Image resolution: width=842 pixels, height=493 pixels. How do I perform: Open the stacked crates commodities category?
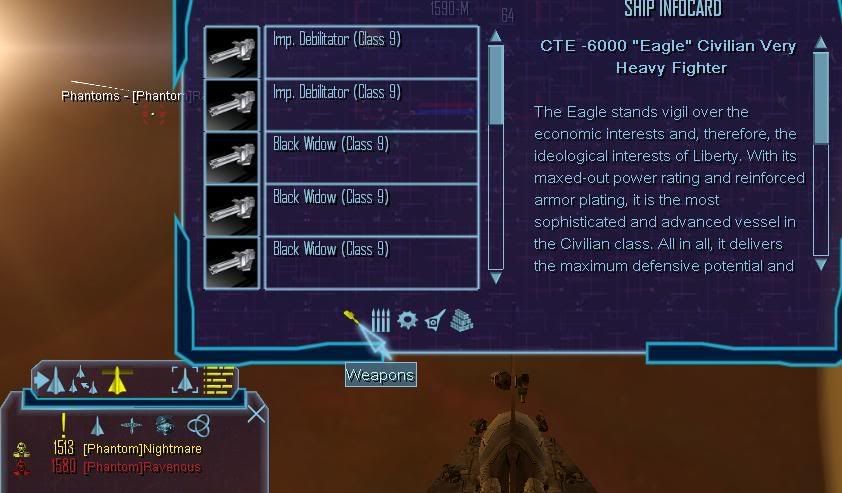461,320
